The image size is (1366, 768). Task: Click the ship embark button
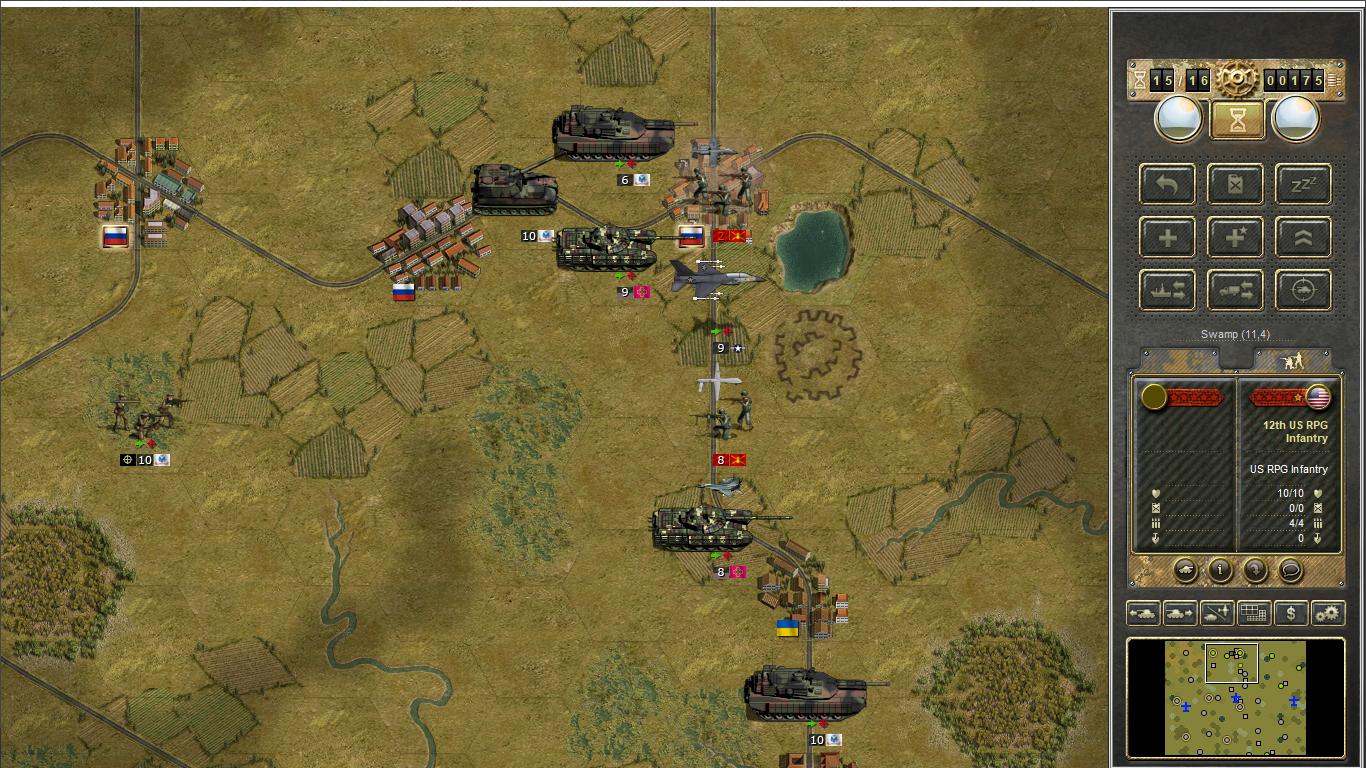click(1168, 290)
